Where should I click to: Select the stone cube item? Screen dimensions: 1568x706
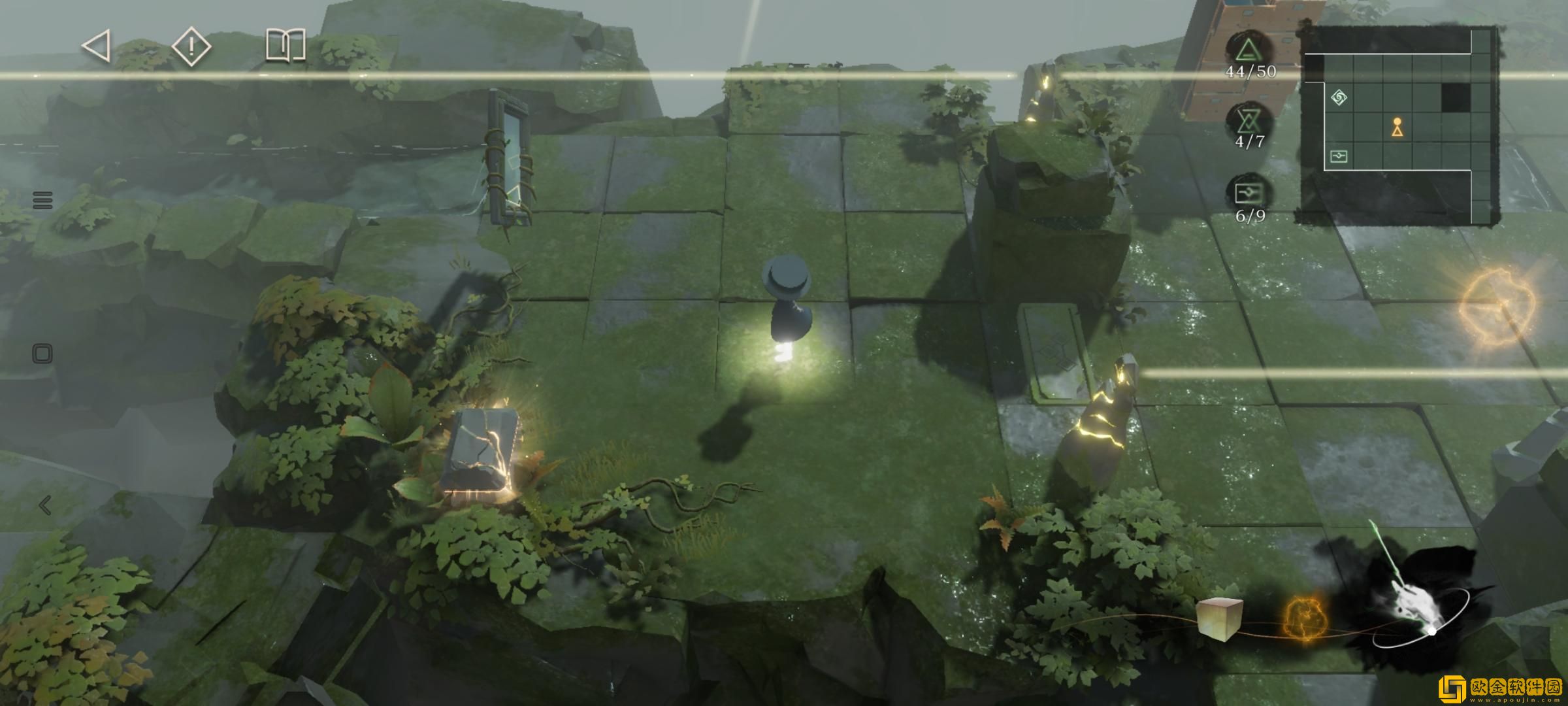point(1218,616)
